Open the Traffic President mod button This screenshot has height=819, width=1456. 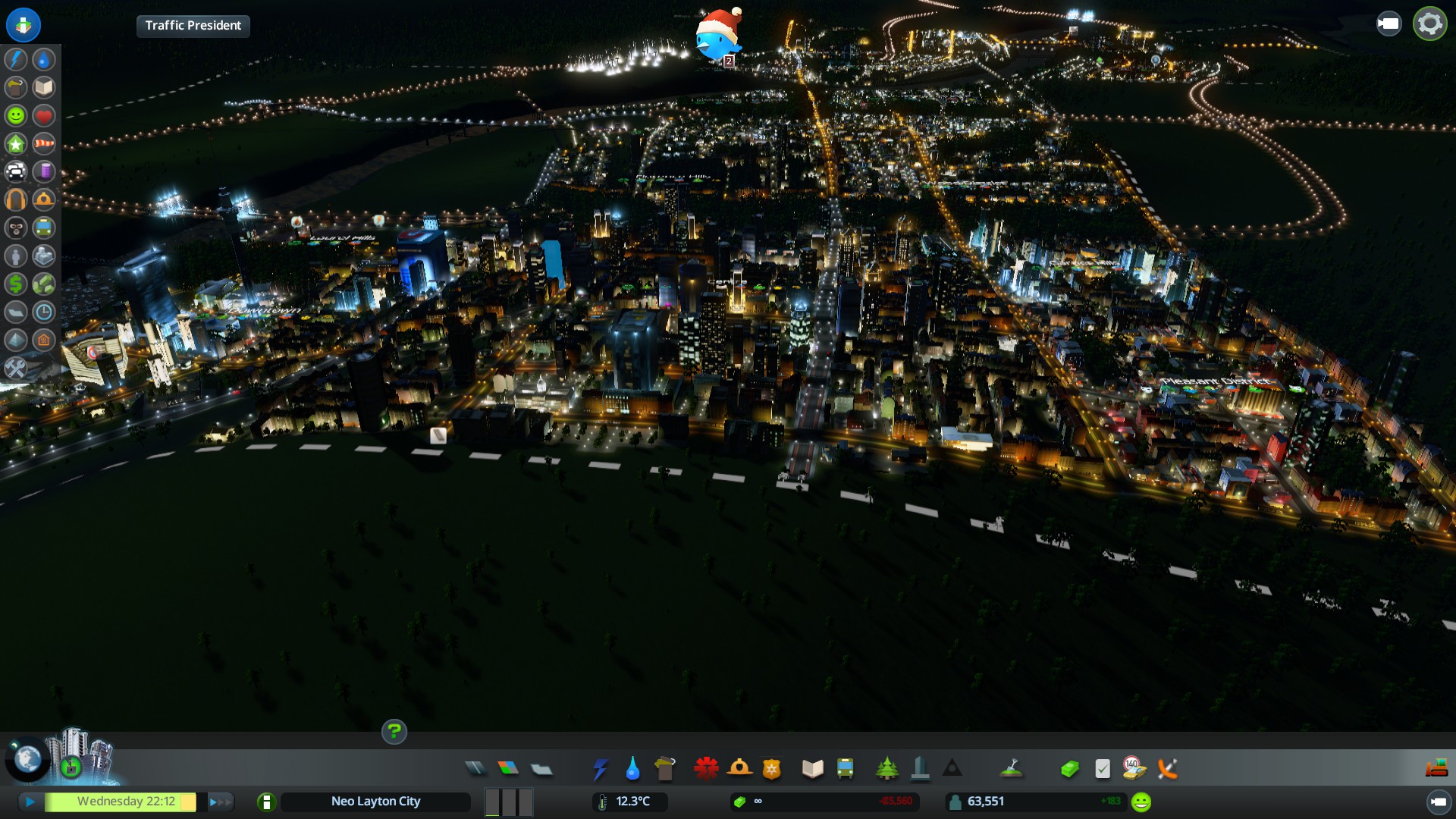(x=193, y=26)
